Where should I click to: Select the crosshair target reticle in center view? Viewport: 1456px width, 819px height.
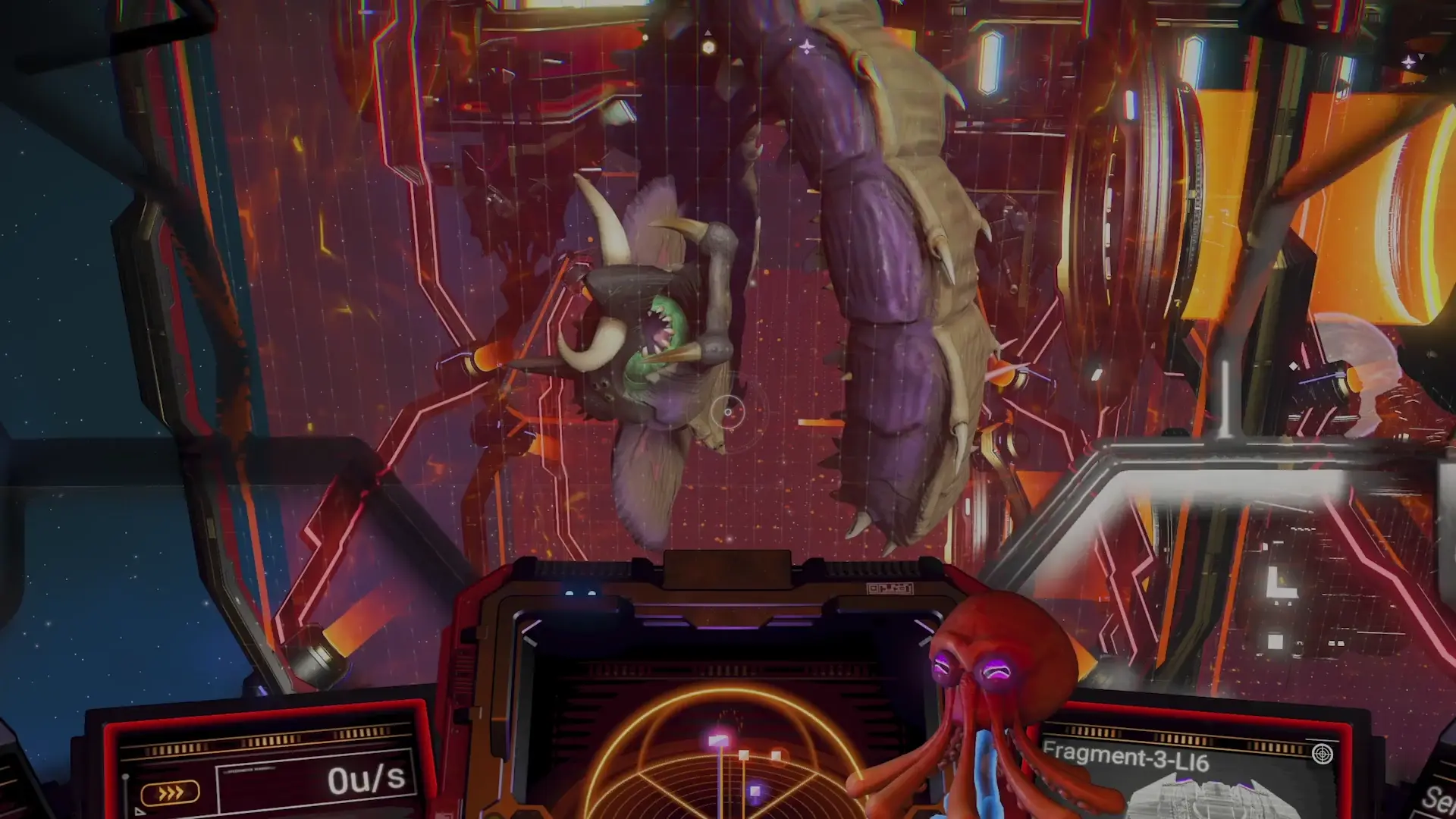point(726,413)
